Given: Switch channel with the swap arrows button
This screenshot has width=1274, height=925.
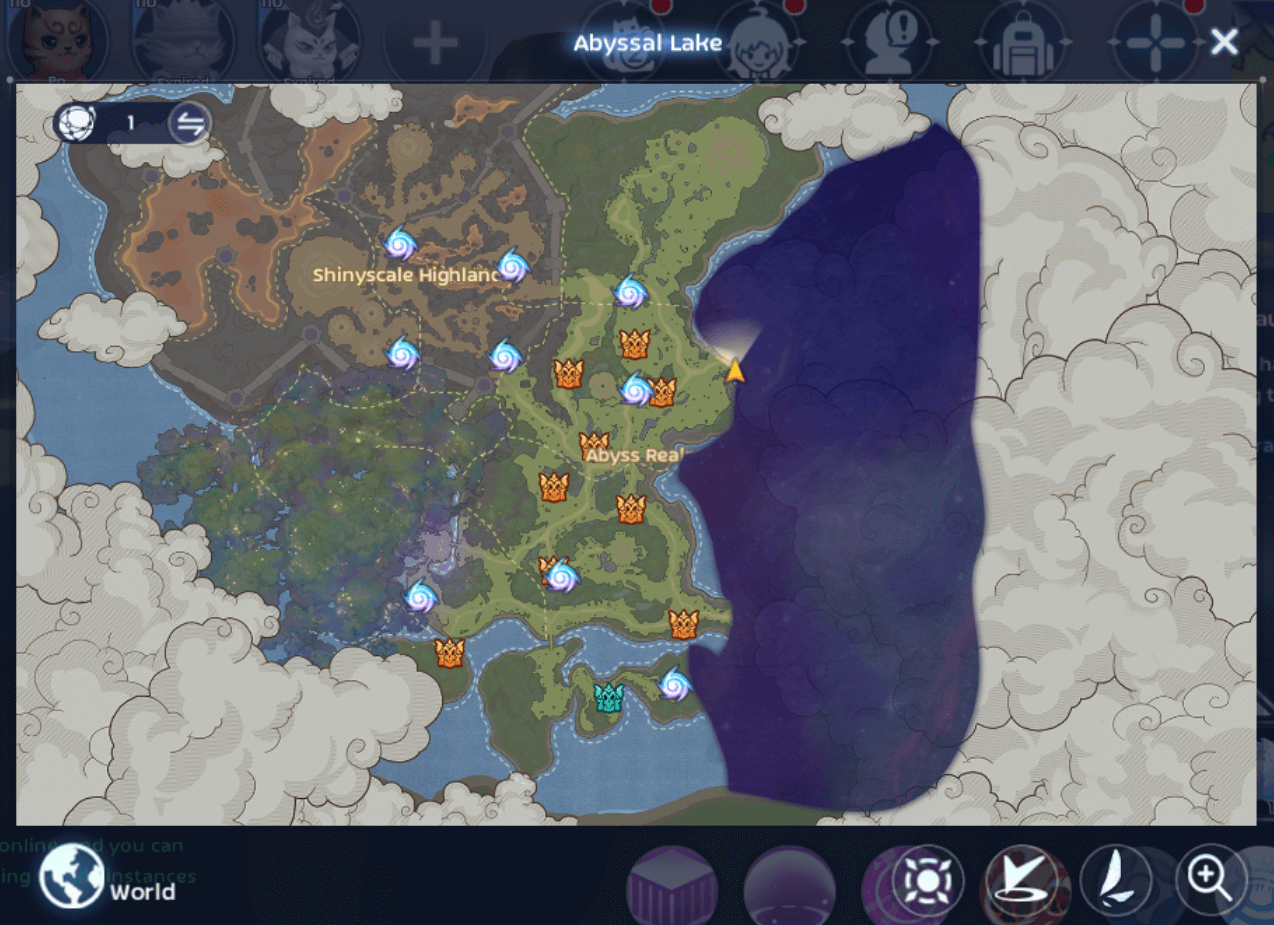Looking at the screenshot, I should click(x=189, y=124).
